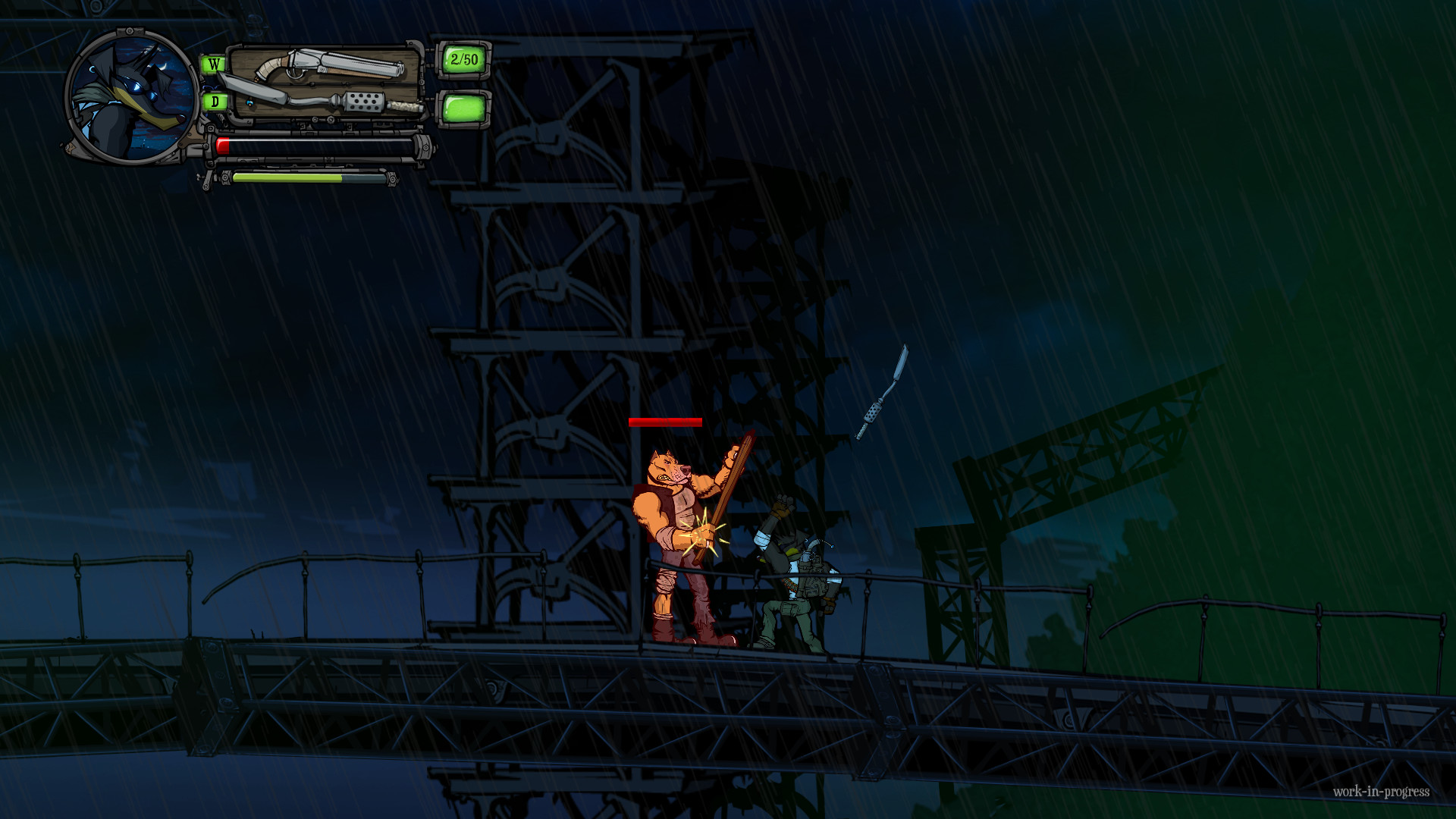Click the hooded character portrait
Image resolution: width=1456 pixels, height=819 pixels.
point(133,97)
